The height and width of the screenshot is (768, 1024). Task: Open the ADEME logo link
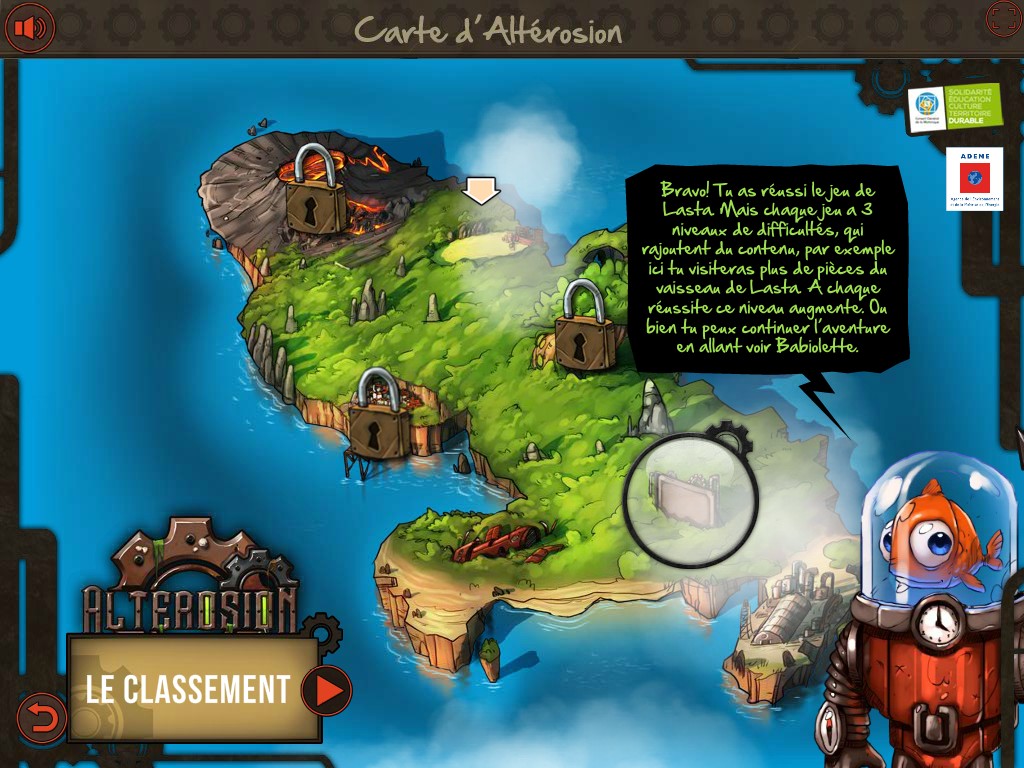coord(974,179)
